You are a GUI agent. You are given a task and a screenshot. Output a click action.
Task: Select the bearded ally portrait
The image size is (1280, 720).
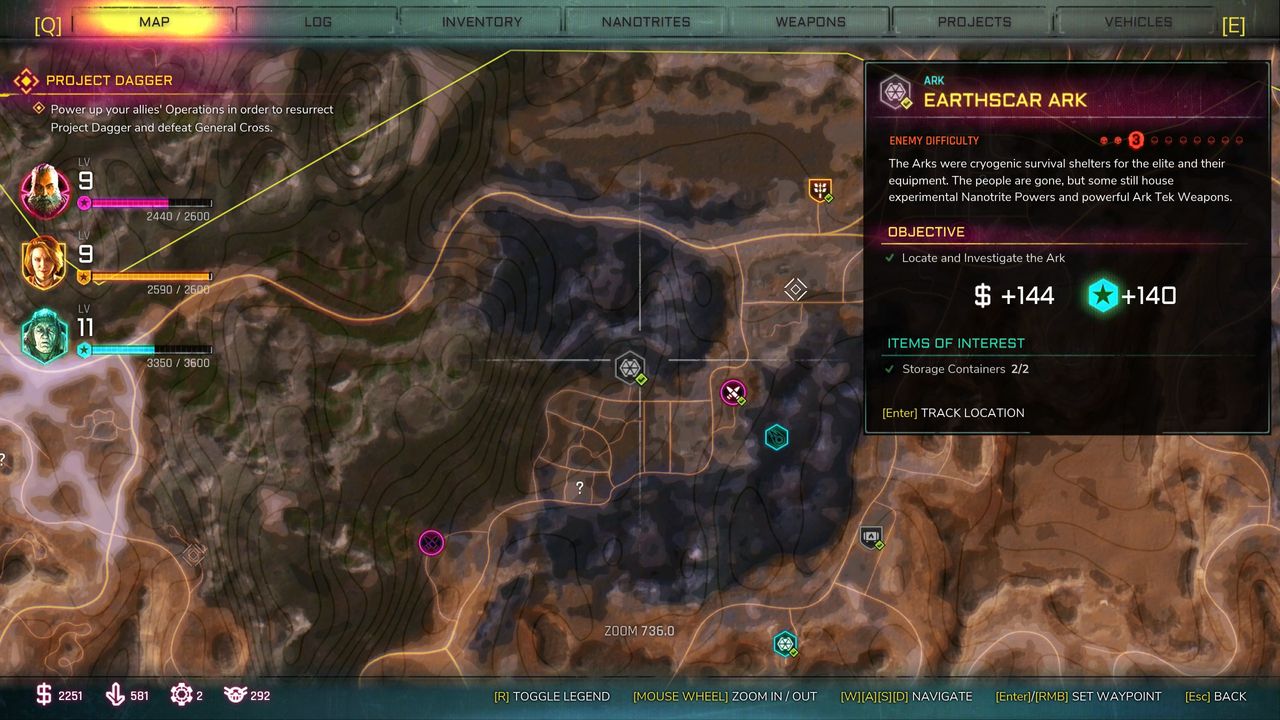coord(45,190)
